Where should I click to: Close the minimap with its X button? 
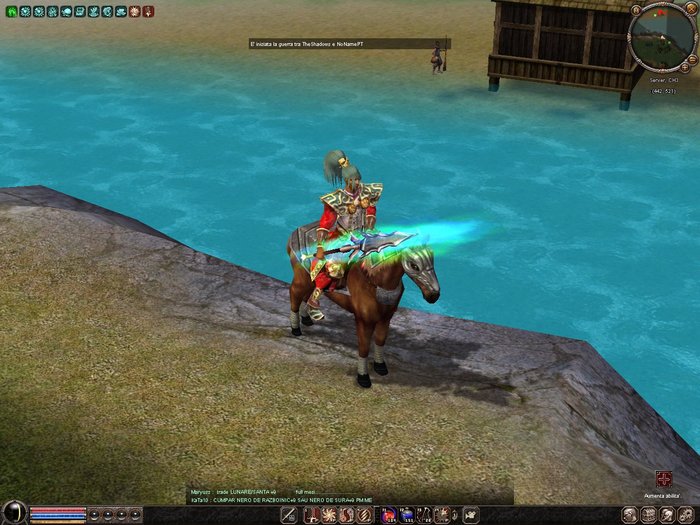click(690, 8)
